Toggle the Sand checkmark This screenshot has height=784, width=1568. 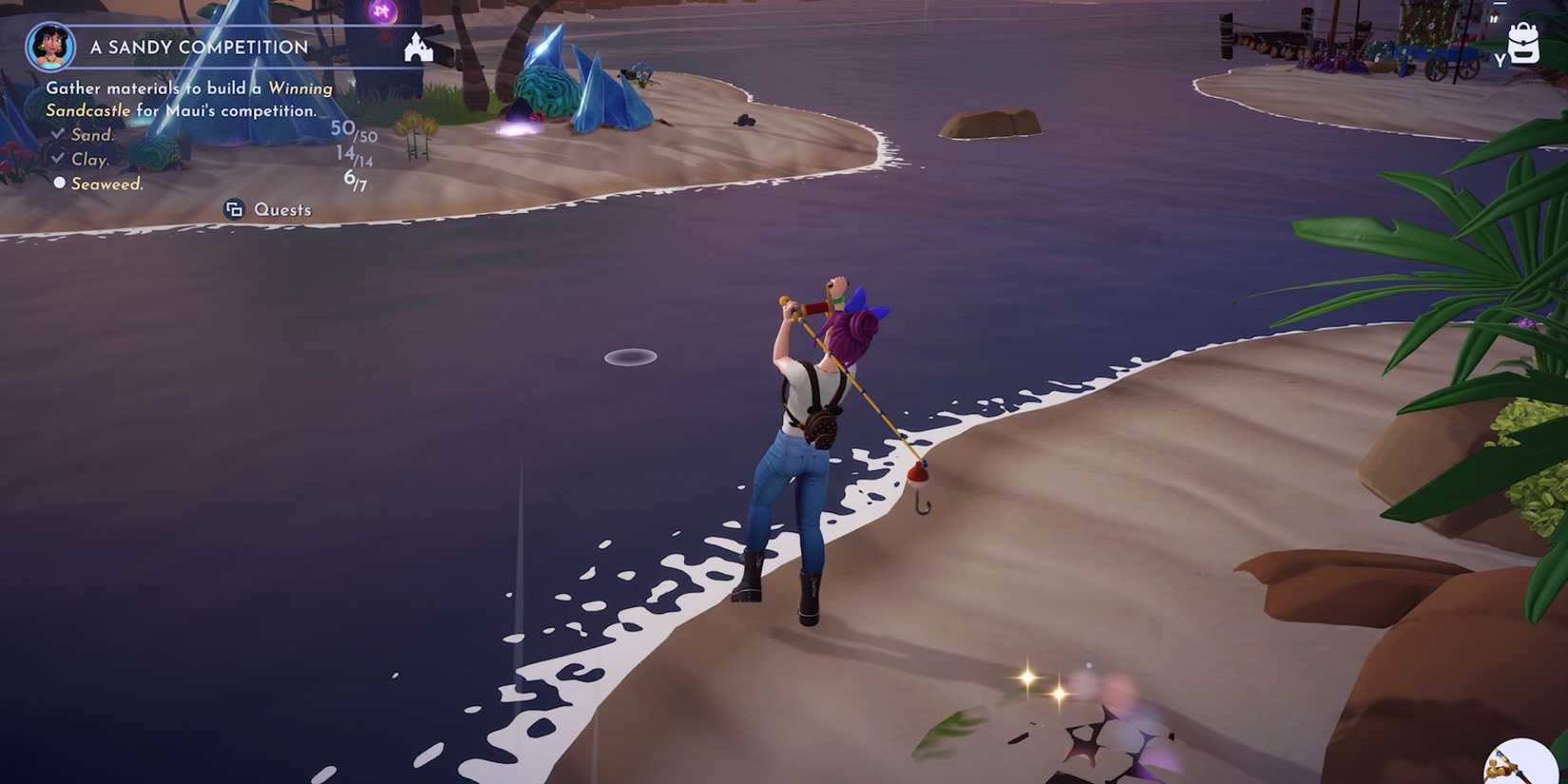click(57, 135)
